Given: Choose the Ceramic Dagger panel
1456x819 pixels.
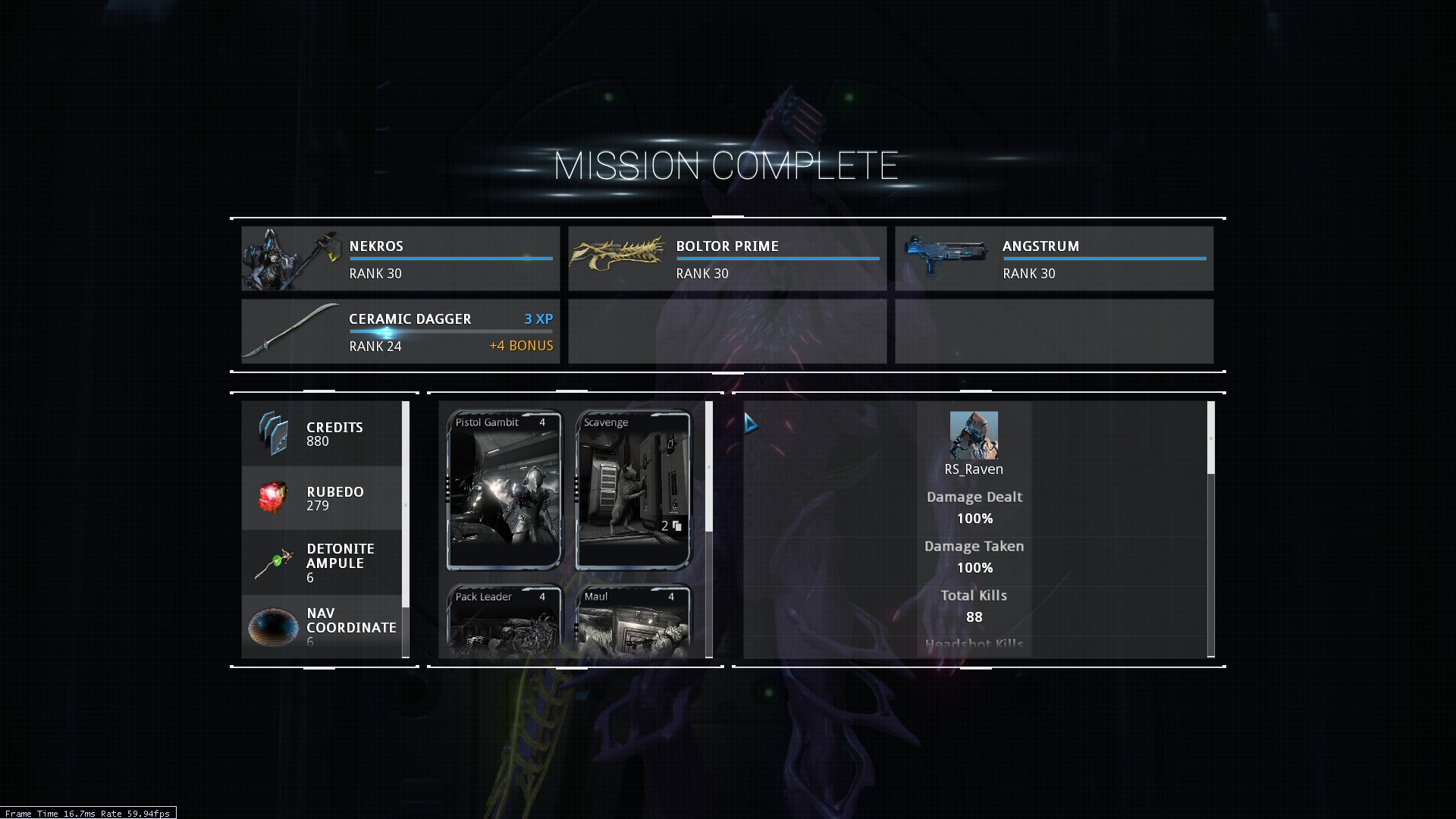Looking at the screenshot, I should [400, 331].
